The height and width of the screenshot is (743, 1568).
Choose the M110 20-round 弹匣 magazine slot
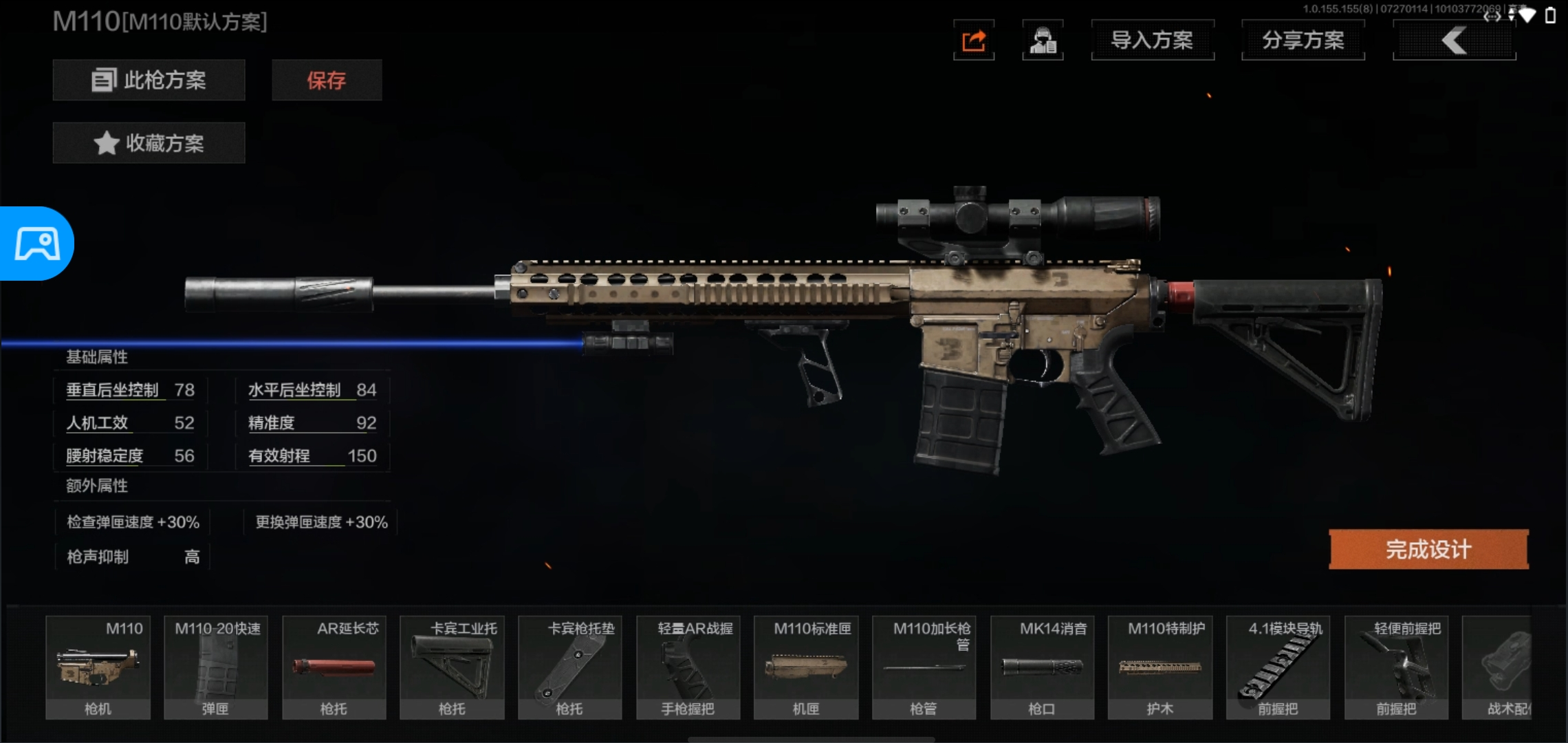point(216,667)
